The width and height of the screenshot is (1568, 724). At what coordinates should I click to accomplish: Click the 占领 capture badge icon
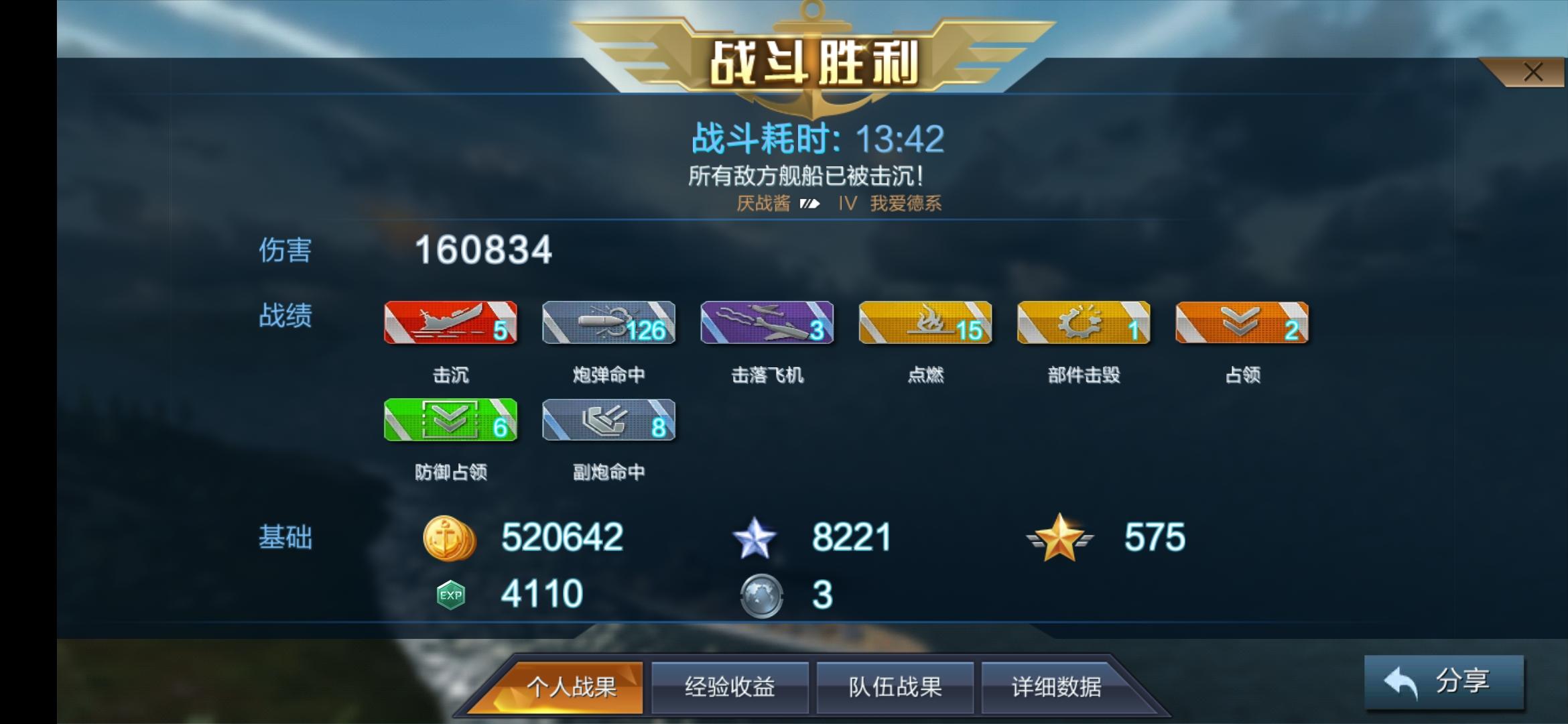tap(1241, 324)
